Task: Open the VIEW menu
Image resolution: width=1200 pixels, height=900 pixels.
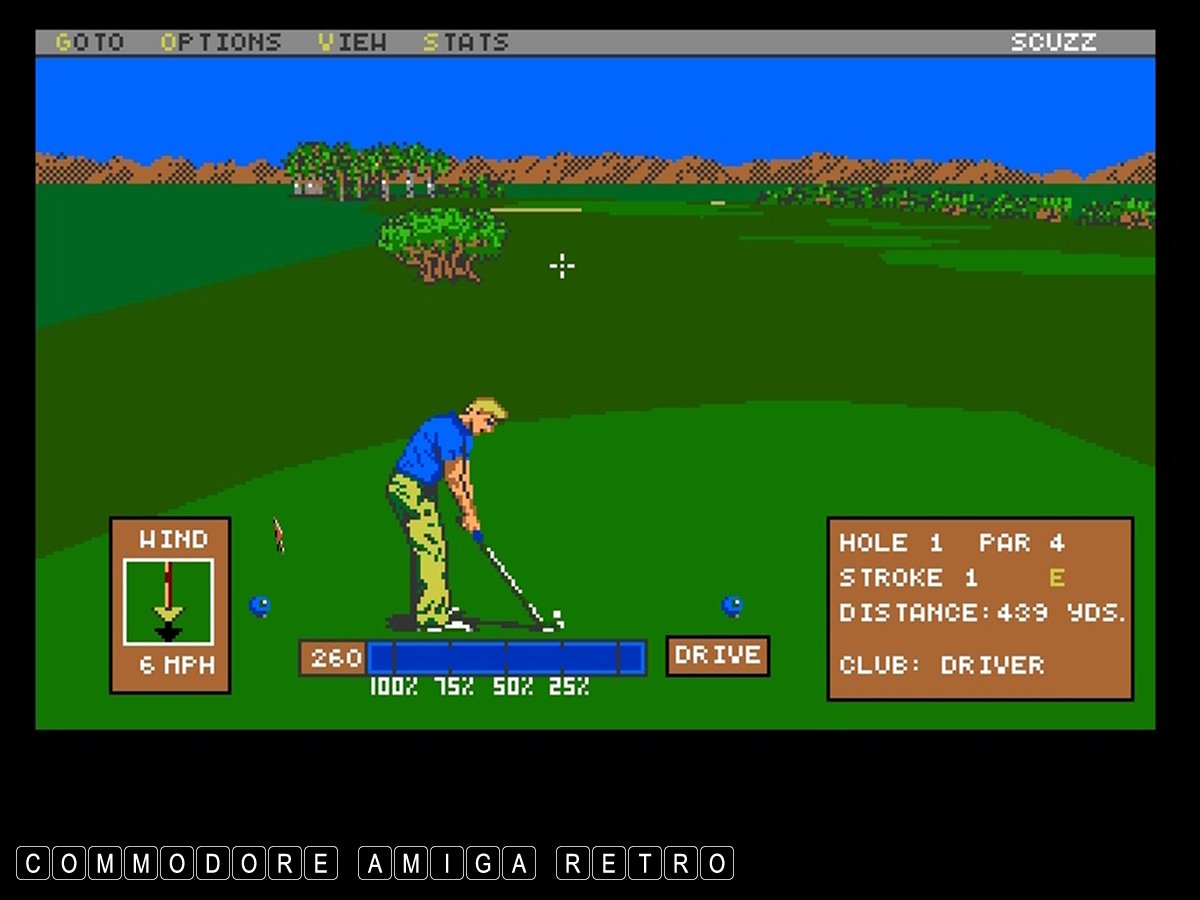Action: pos(354,42)
